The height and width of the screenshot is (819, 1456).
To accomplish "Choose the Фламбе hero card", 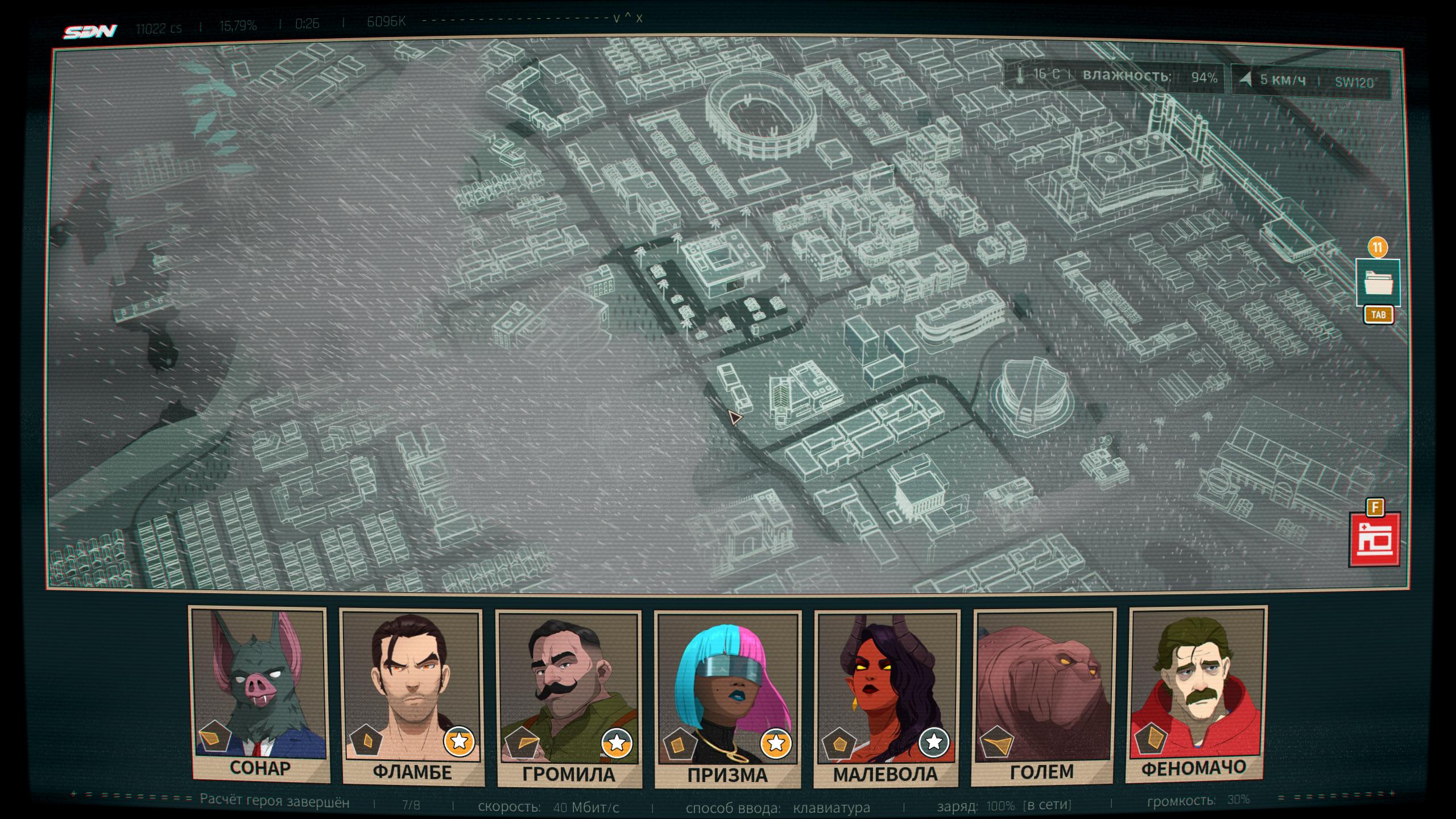I will tap(412, 697).
